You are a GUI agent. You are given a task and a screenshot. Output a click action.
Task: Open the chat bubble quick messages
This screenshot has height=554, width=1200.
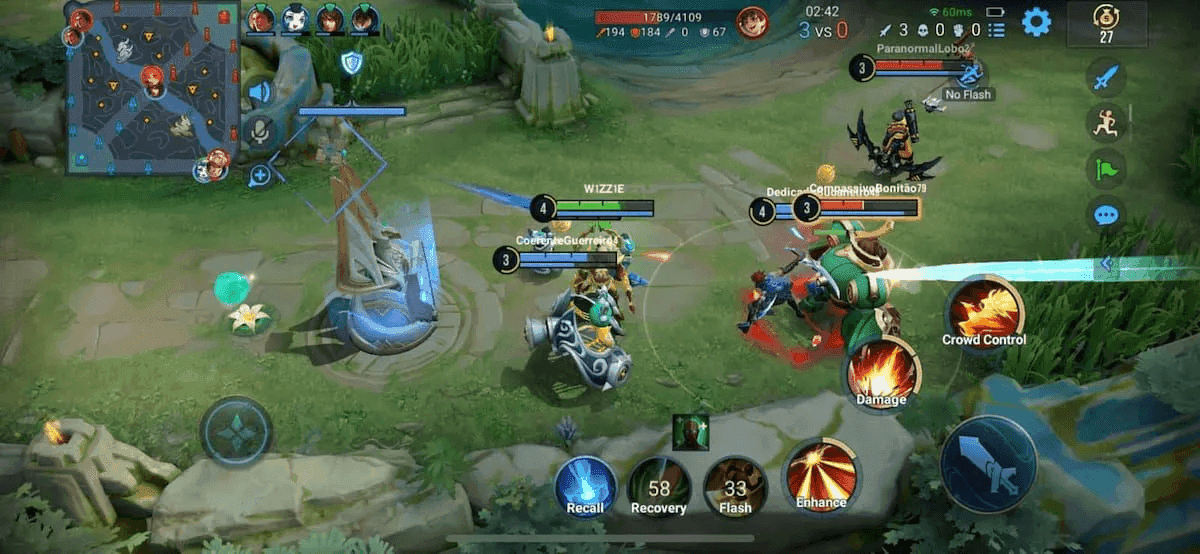tap(1106, 214)
